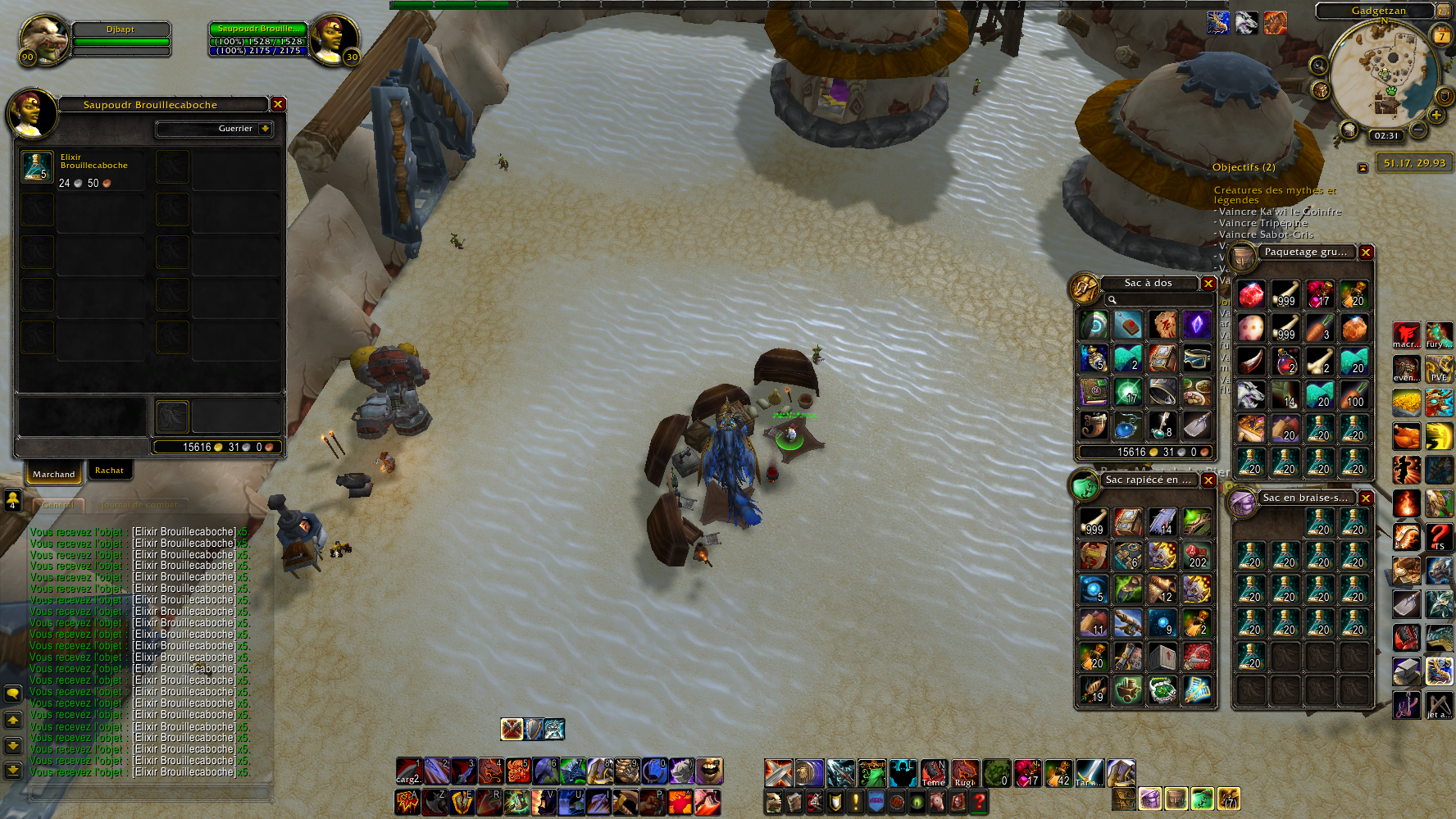Open the Objectifs quest tracker header
1456x819 pixels.
(1243, 167)
